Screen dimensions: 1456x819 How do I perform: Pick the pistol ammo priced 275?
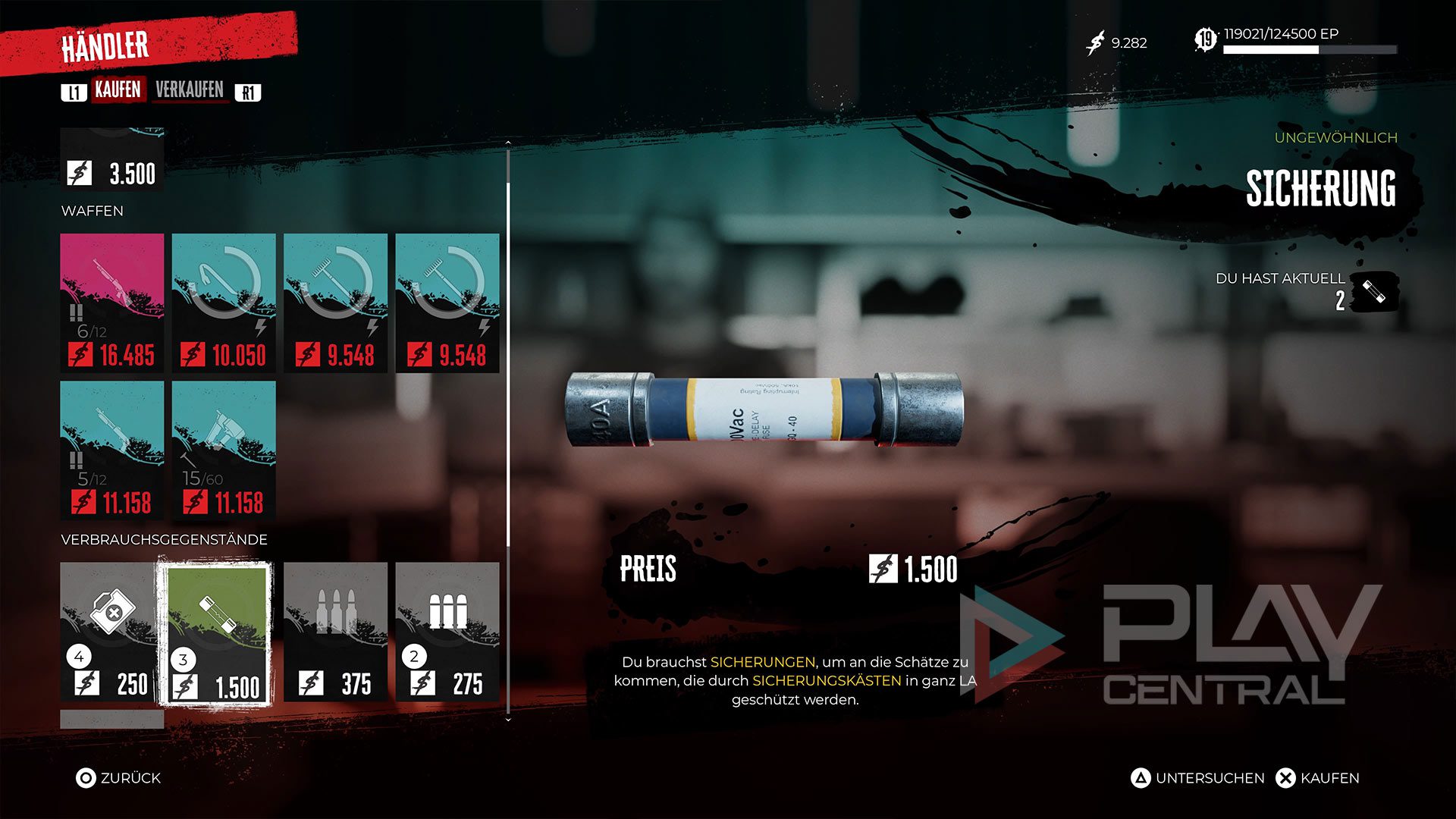[447, 632]
